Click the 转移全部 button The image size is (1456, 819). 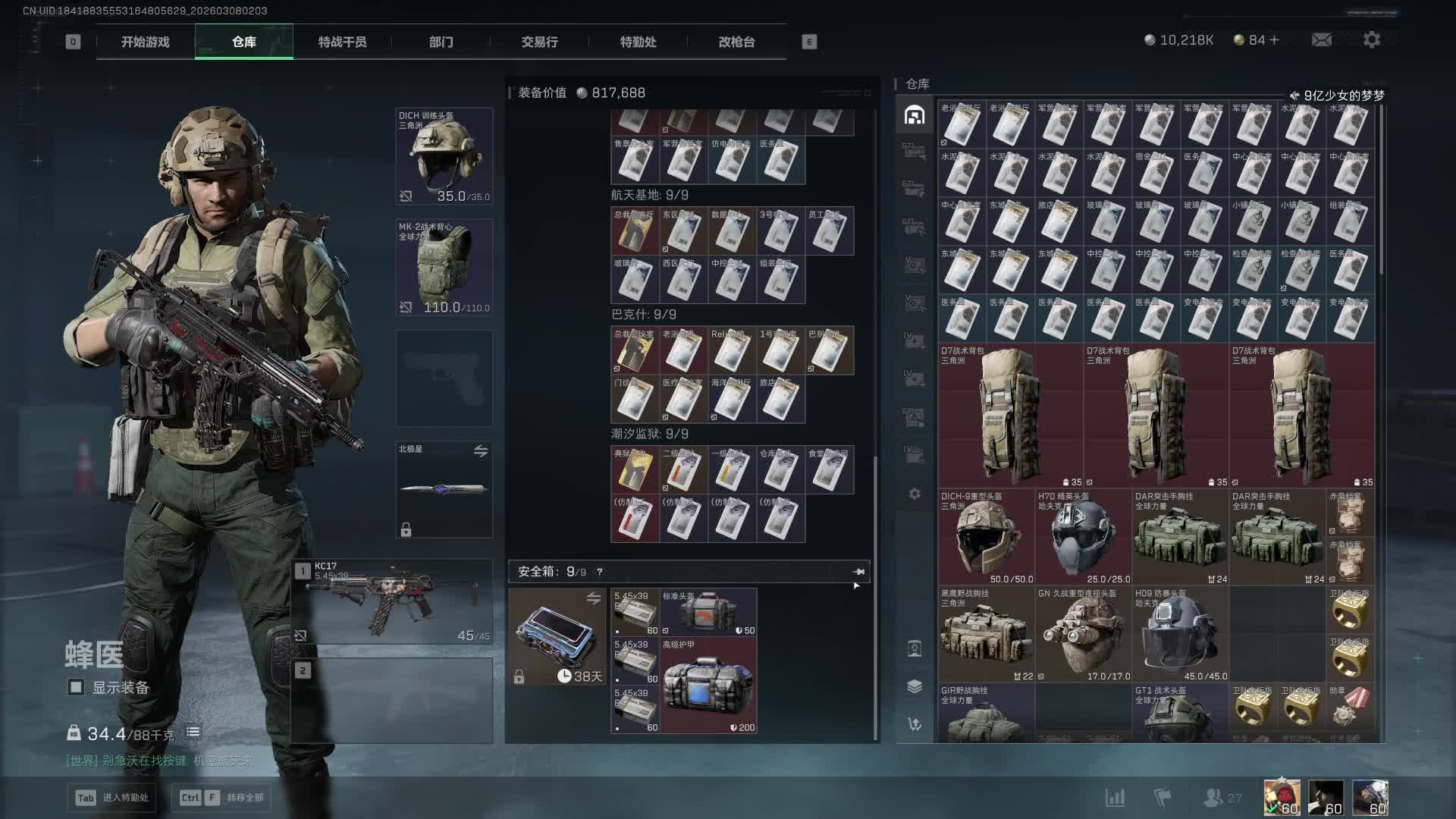[225, 797]
